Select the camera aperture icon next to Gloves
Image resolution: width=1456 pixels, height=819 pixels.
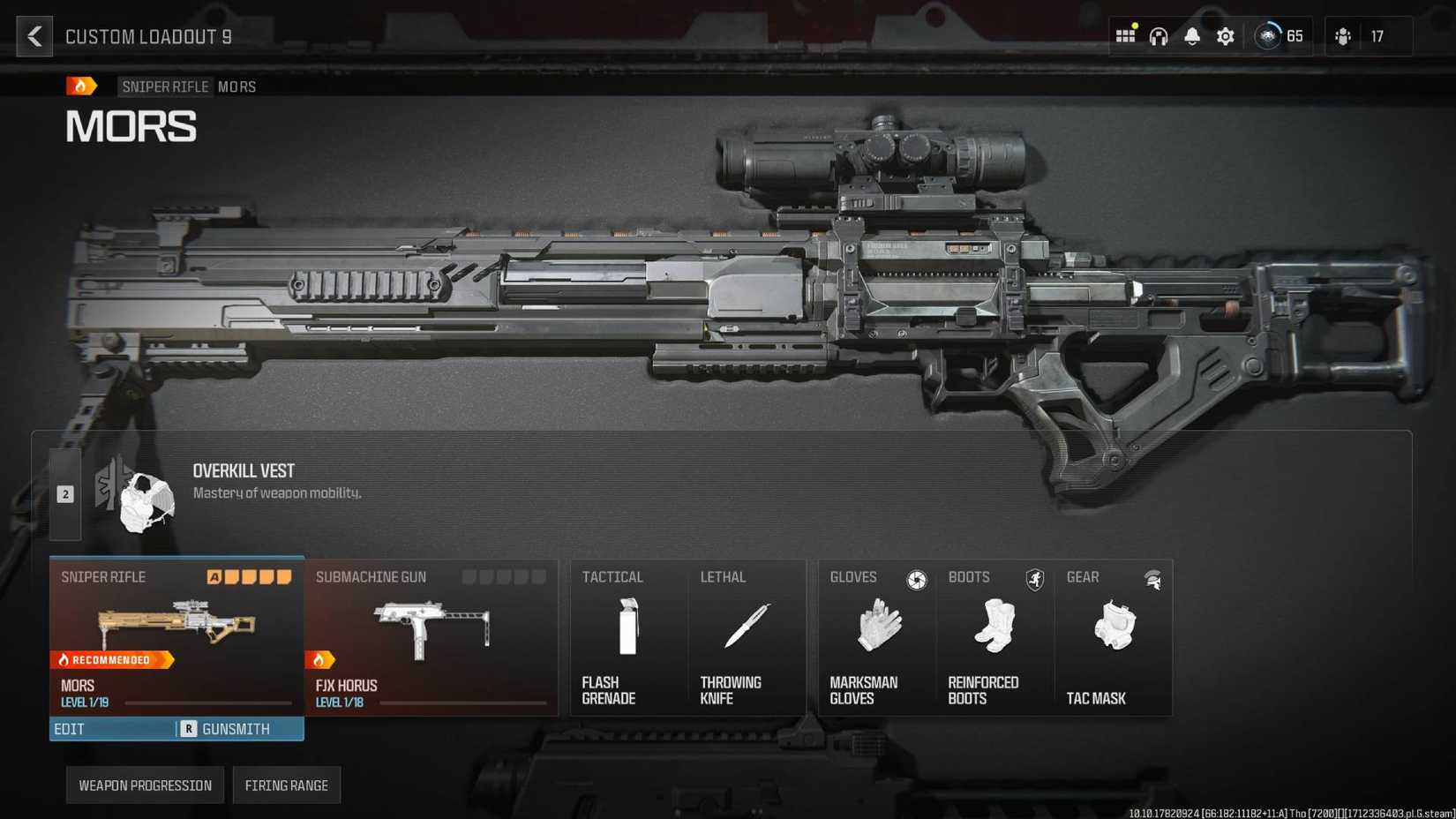click(x=917, y=580)
